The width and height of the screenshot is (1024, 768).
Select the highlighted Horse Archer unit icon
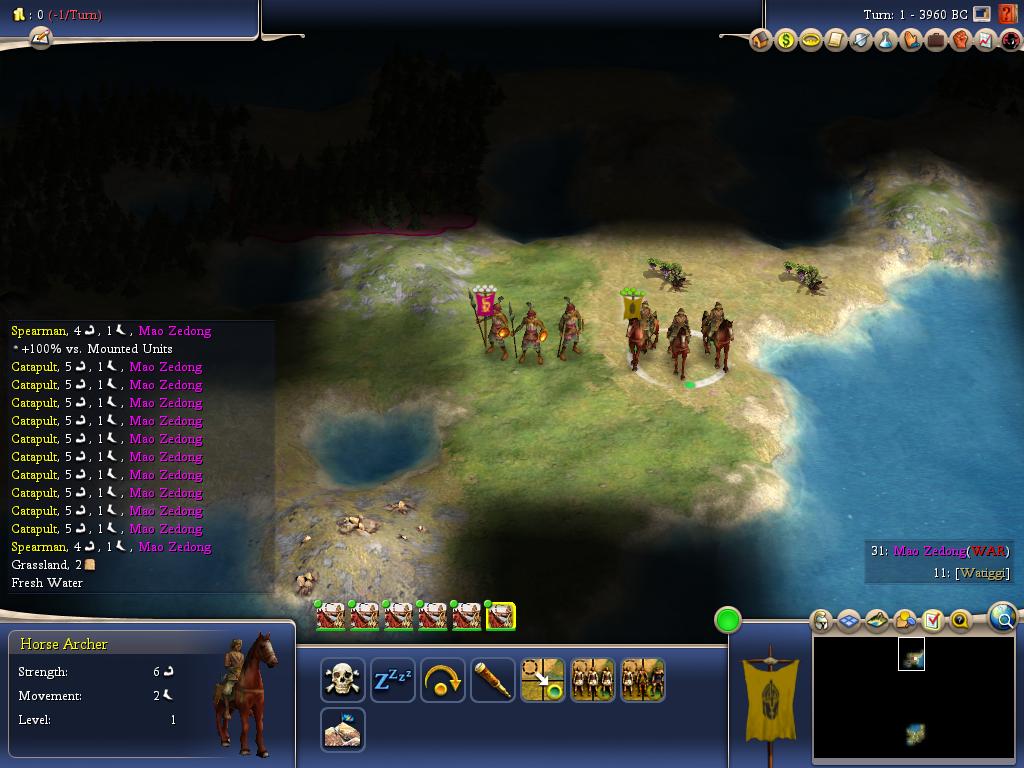click(500, 616)
